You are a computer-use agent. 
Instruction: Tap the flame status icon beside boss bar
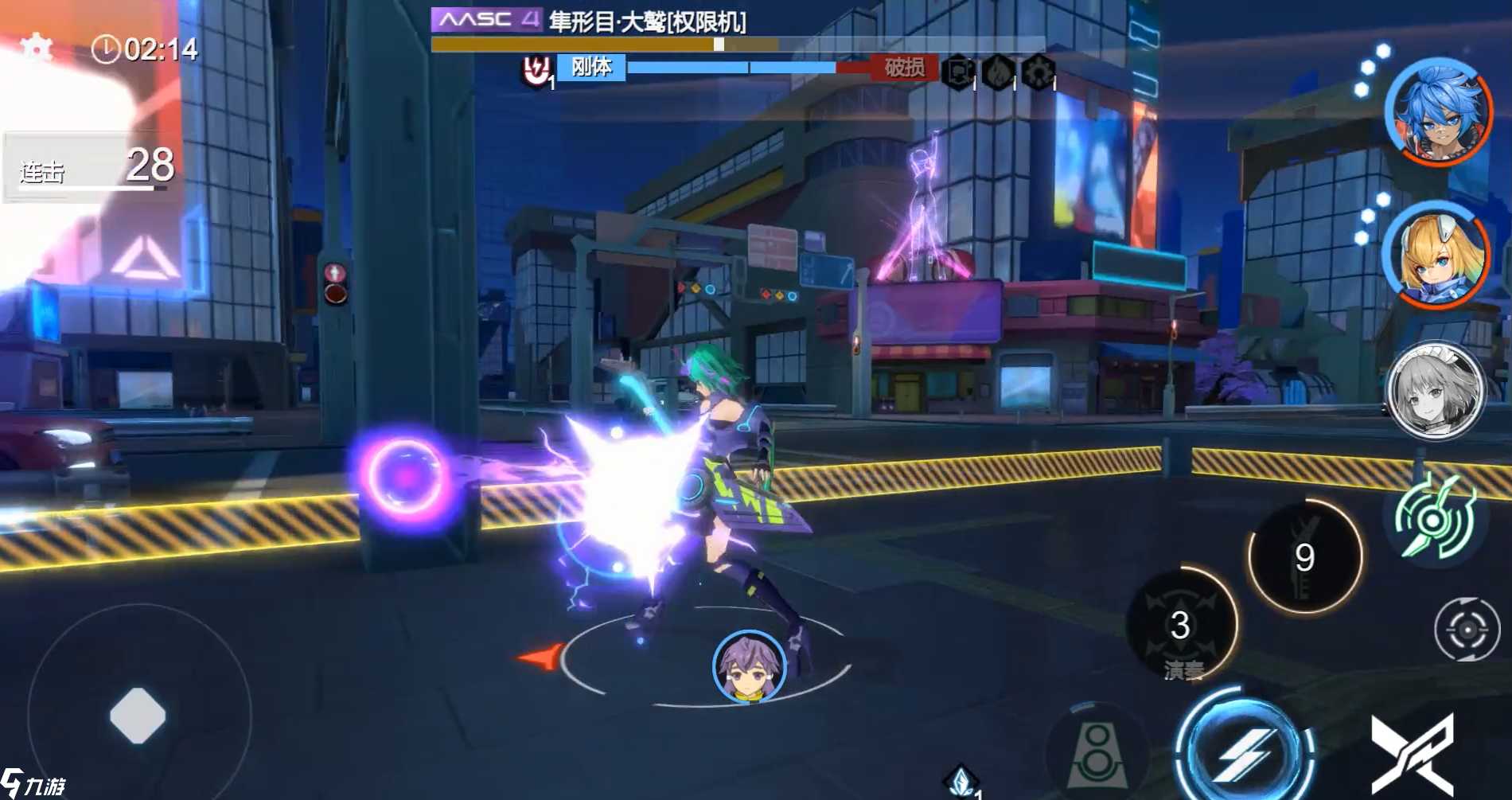[999, 72]
